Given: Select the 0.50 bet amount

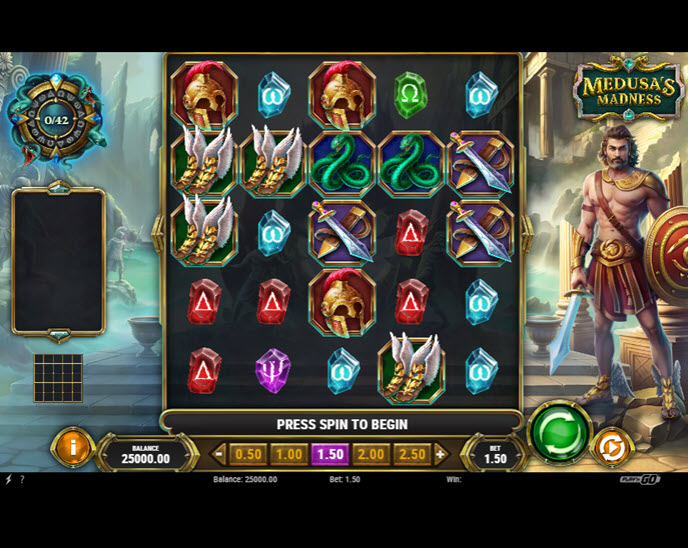Looking at the screenshot, I should [248, 454].
